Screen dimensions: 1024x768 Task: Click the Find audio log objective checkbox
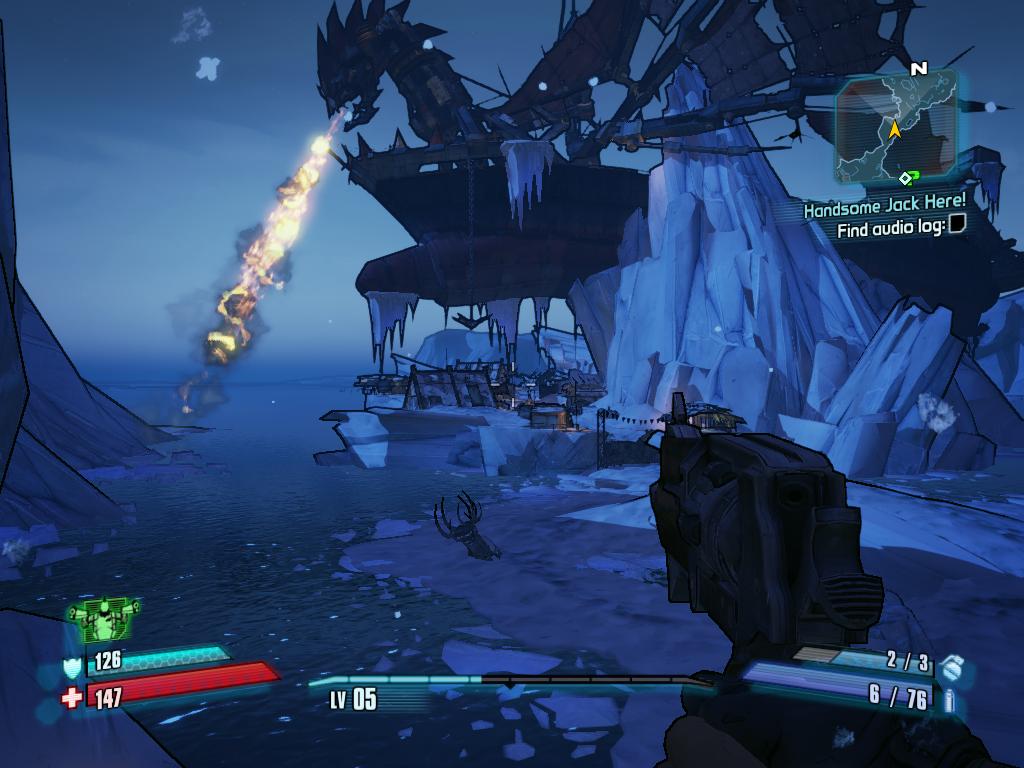pos(957,227)
